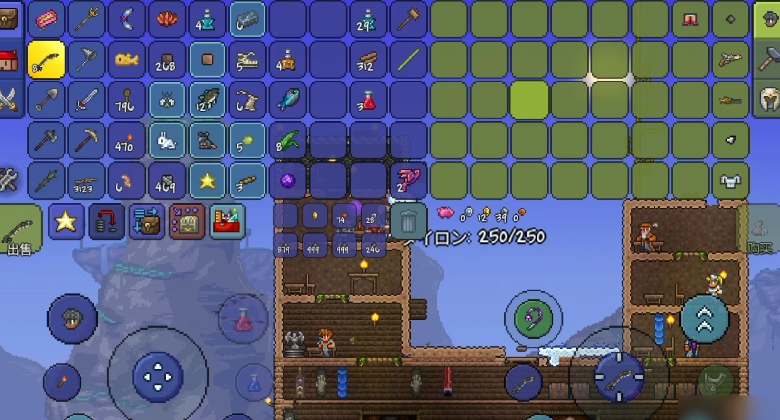The image size is (780, 420).
Task: Tap the double-arrow jump button
Action: 704,318
